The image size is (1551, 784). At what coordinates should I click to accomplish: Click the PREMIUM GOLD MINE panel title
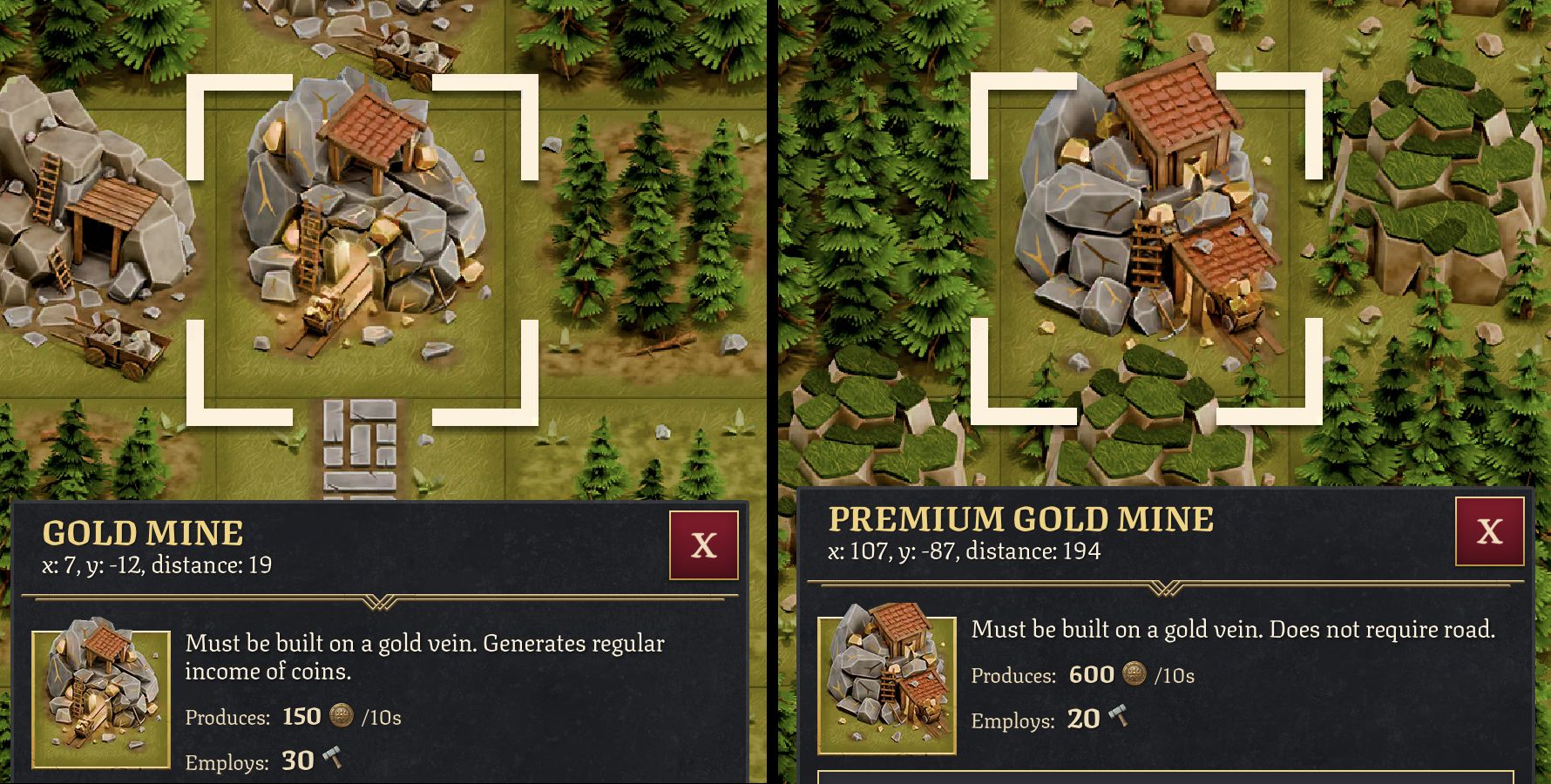[1019, 517]
